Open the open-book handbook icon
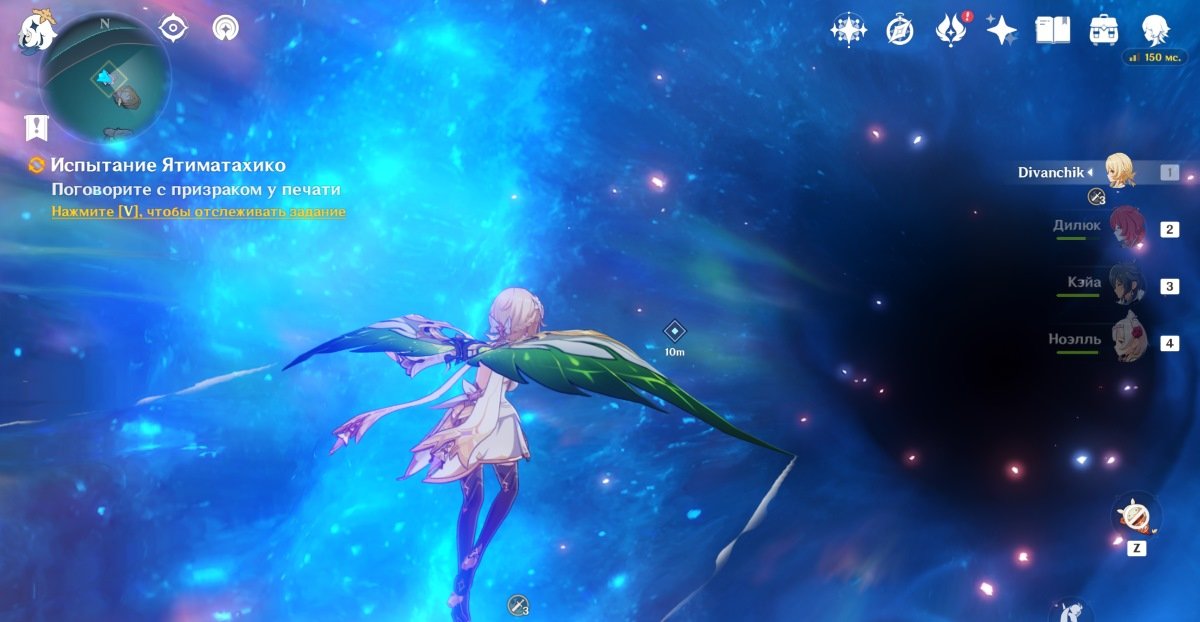1200x622 pixels. tap(1052, 30)
